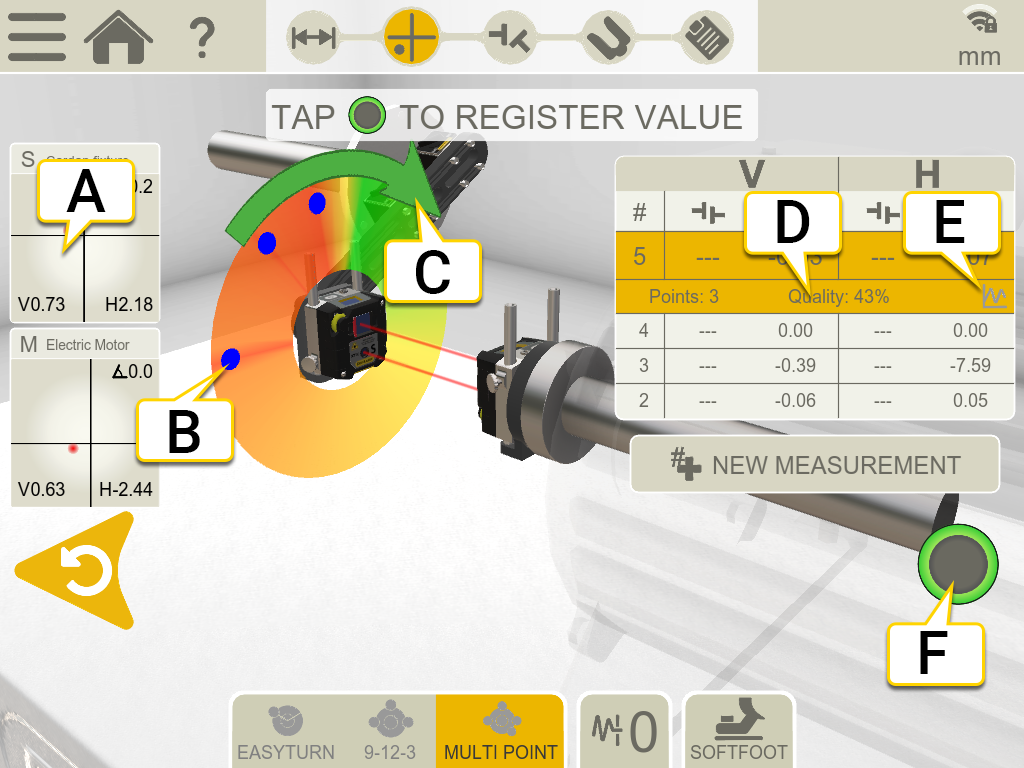Switch to EASYTURN measurement mode

(x=286, y=731)
